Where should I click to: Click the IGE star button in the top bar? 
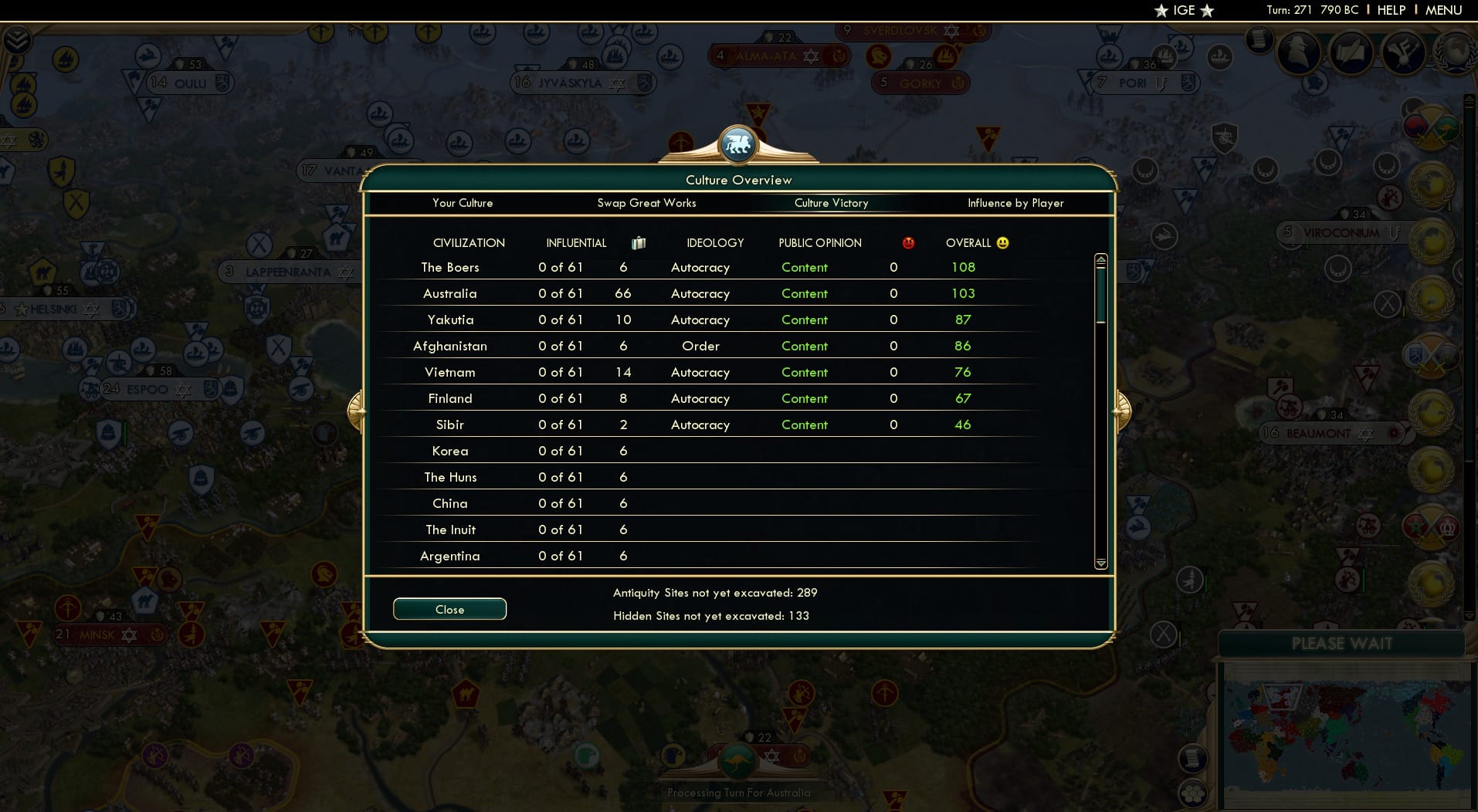1183,10
